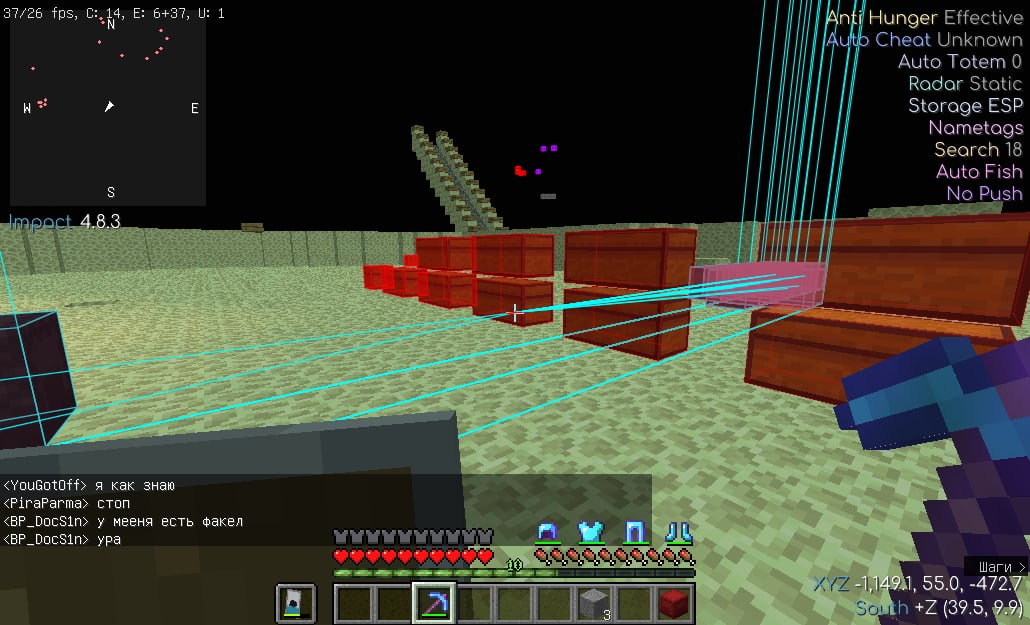Click the radar minimap
Image resolution: width=1030 pixels, height=625 pixels.
(108, 106)
